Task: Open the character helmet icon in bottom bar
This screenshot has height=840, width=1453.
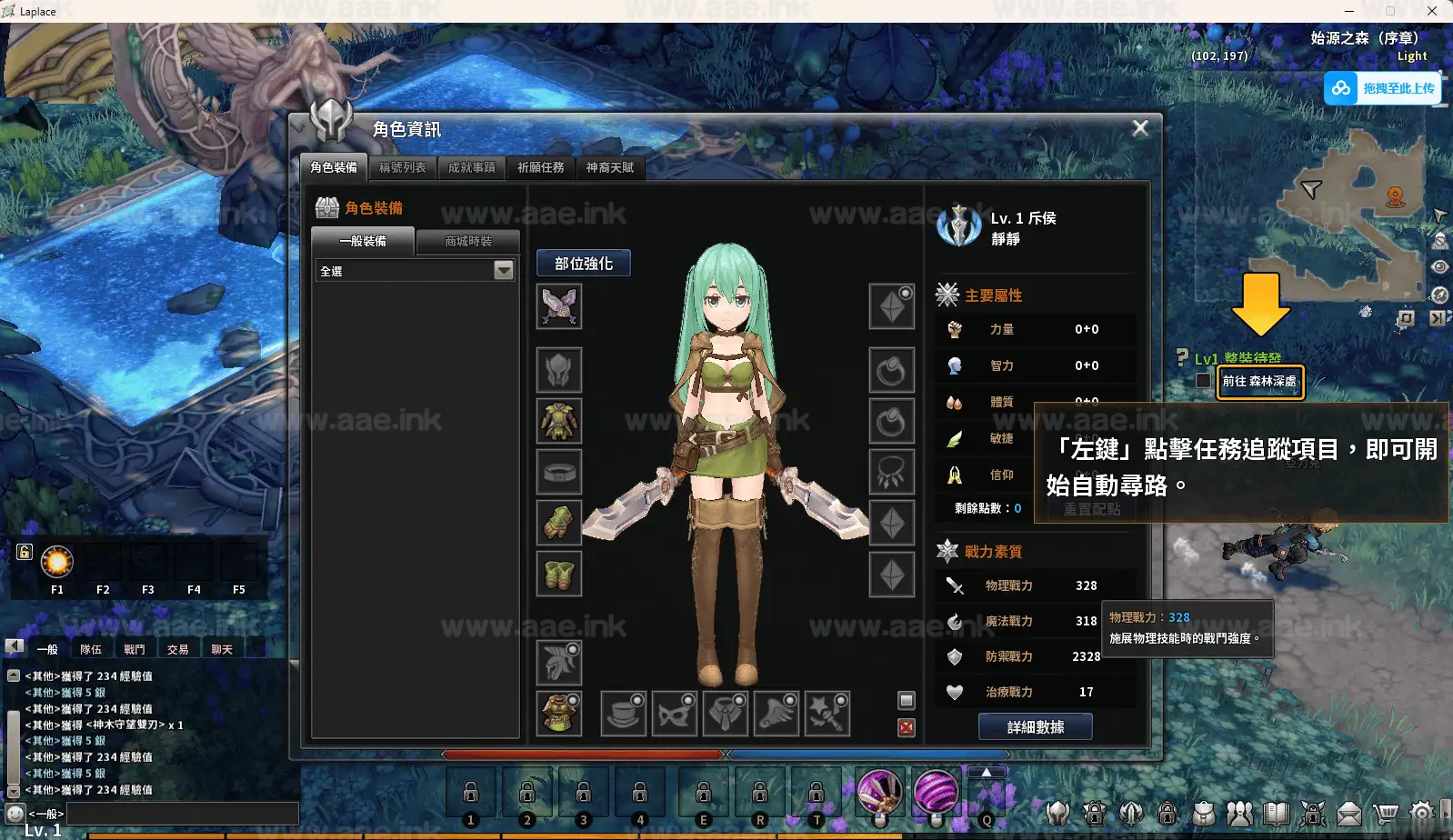Action: click(1058, 812)
